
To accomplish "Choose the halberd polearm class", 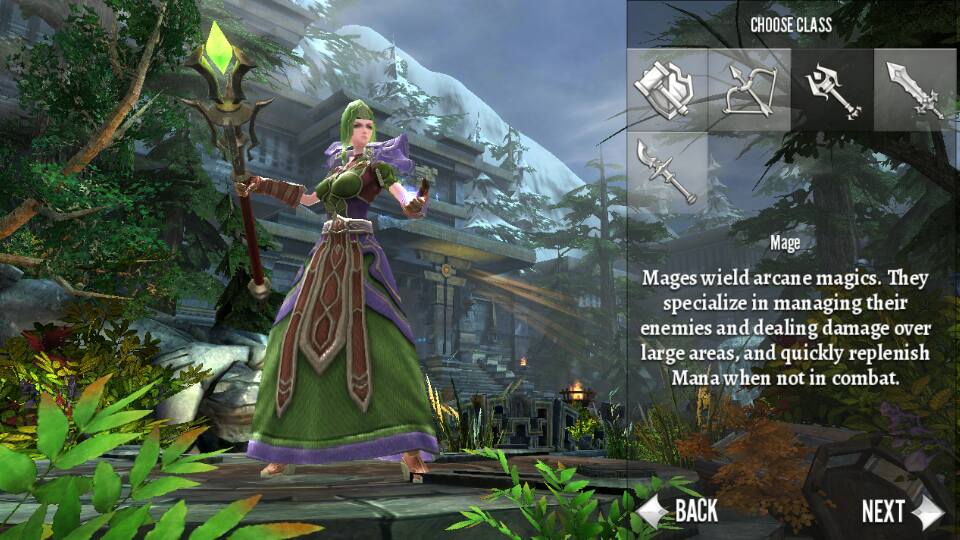I will tap(668, 172).
